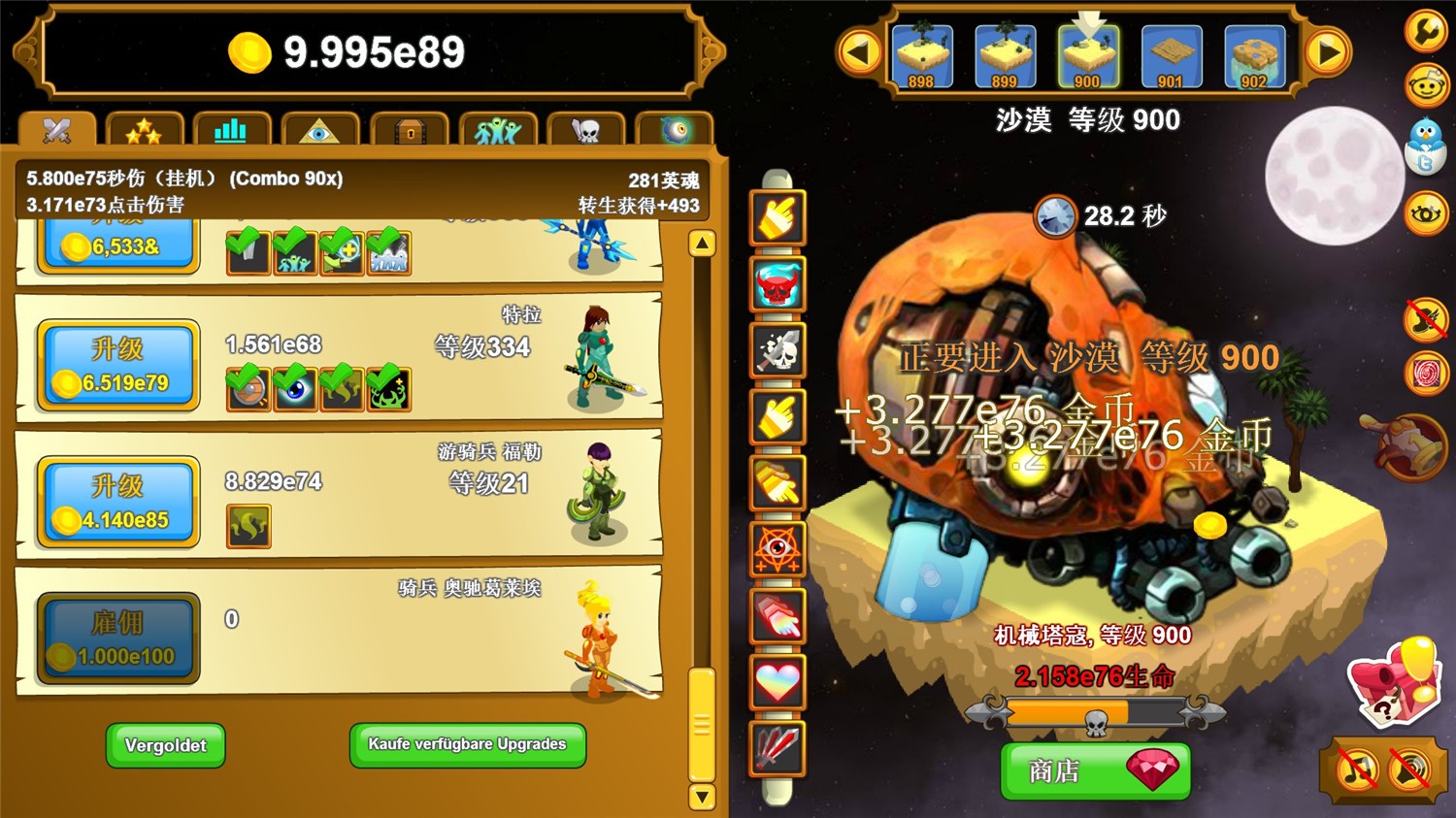Open the skull Transcendence tab
Screen dimensions: 1456x818
tap(583, 130)
